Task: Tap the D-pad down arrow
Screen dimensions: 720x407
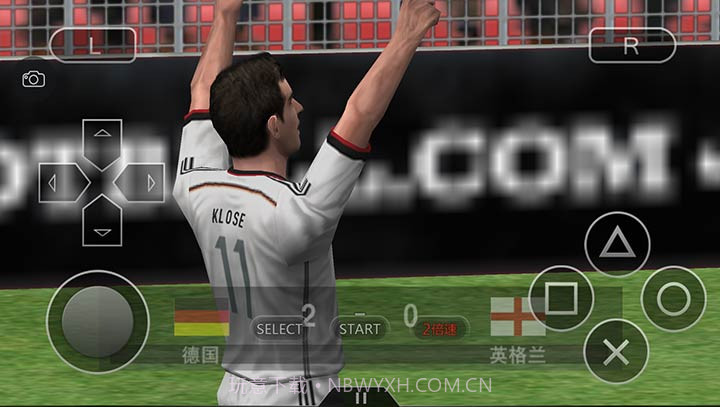Action: 102,222
